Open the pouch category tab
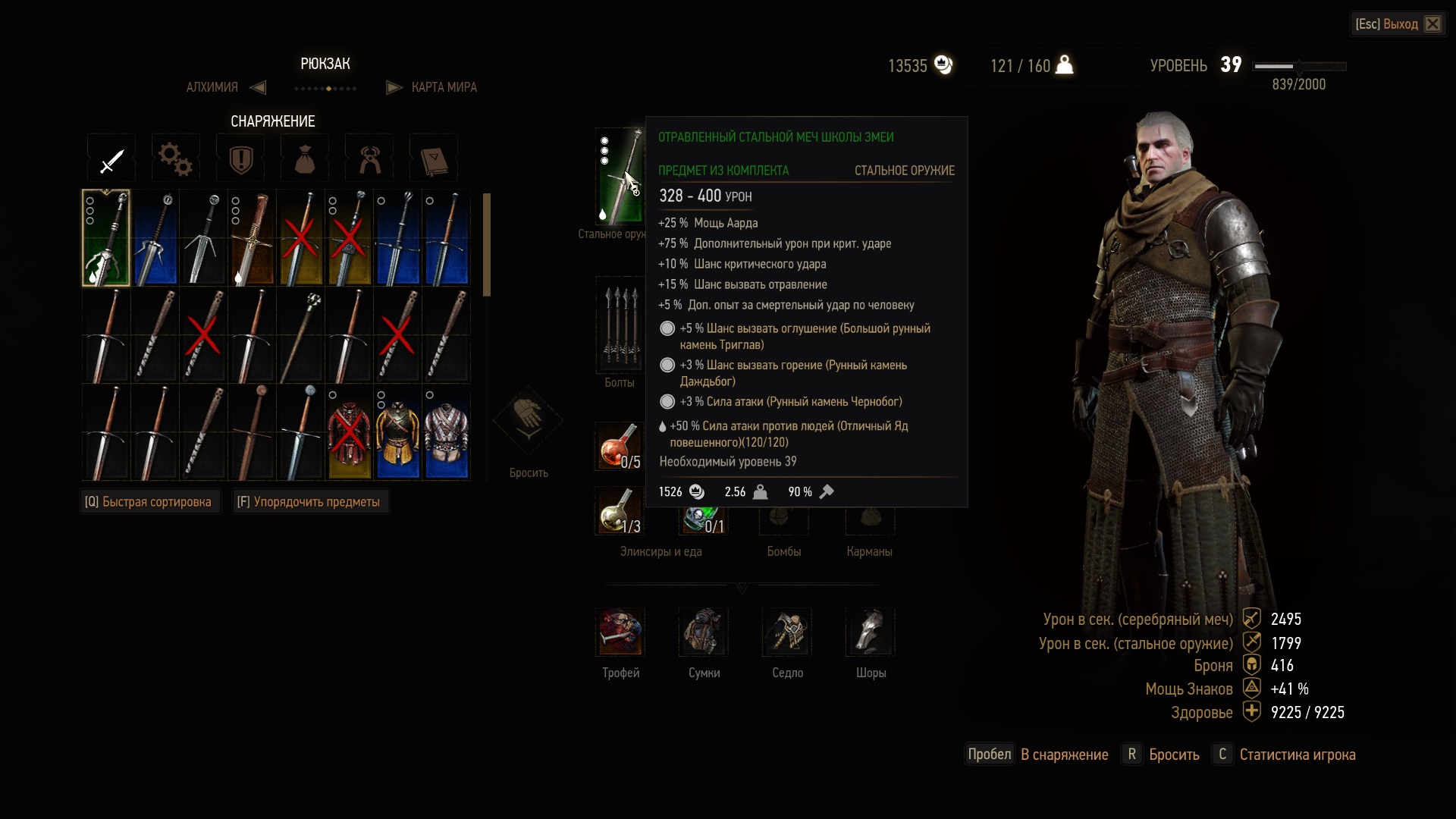Image resolution: width=1456 pixels, height=819 pixels. (305, 159)
